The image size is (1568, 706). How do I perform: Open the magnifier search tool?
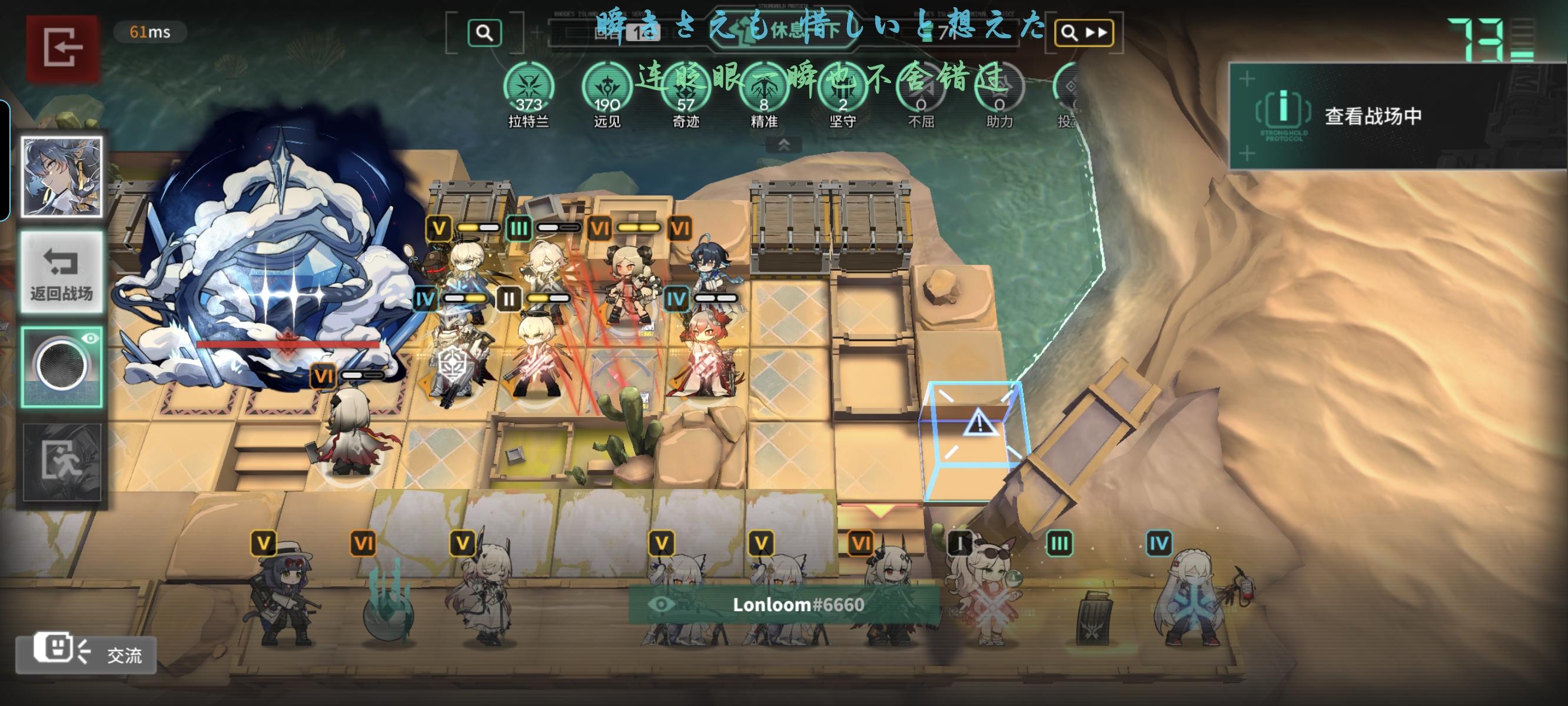(x=484, y=34)
